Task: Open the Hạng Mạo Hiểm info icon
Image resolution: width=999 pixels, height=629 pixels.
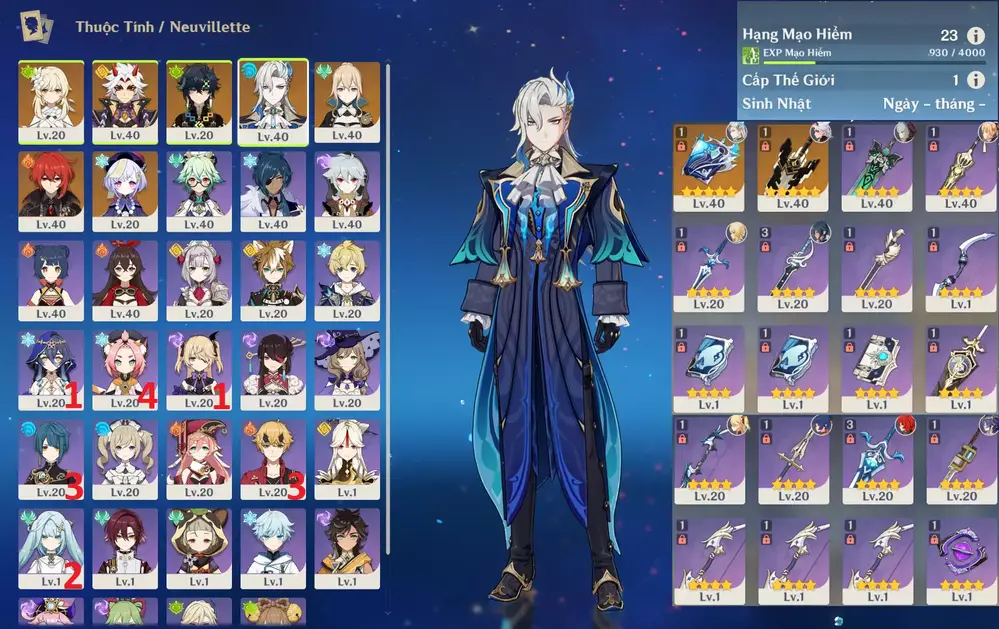Action: coord(976,35)
